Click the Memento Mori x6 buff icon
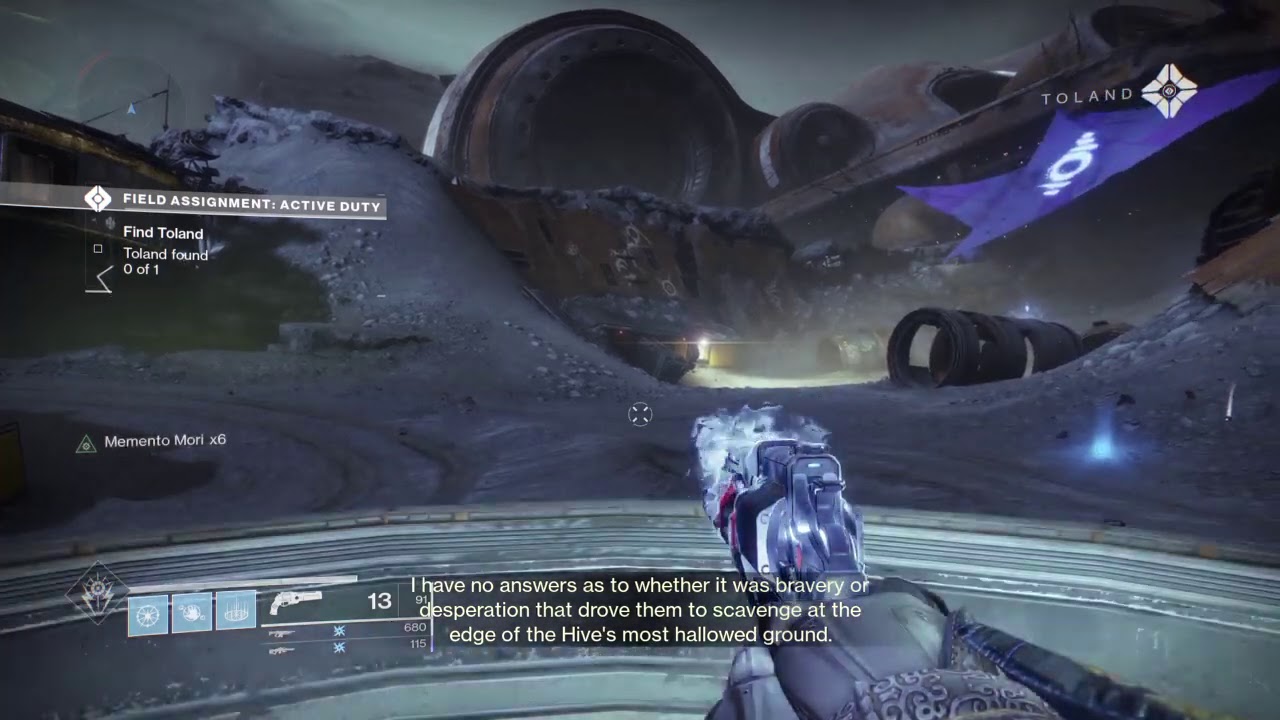 [x=86, y=443]
